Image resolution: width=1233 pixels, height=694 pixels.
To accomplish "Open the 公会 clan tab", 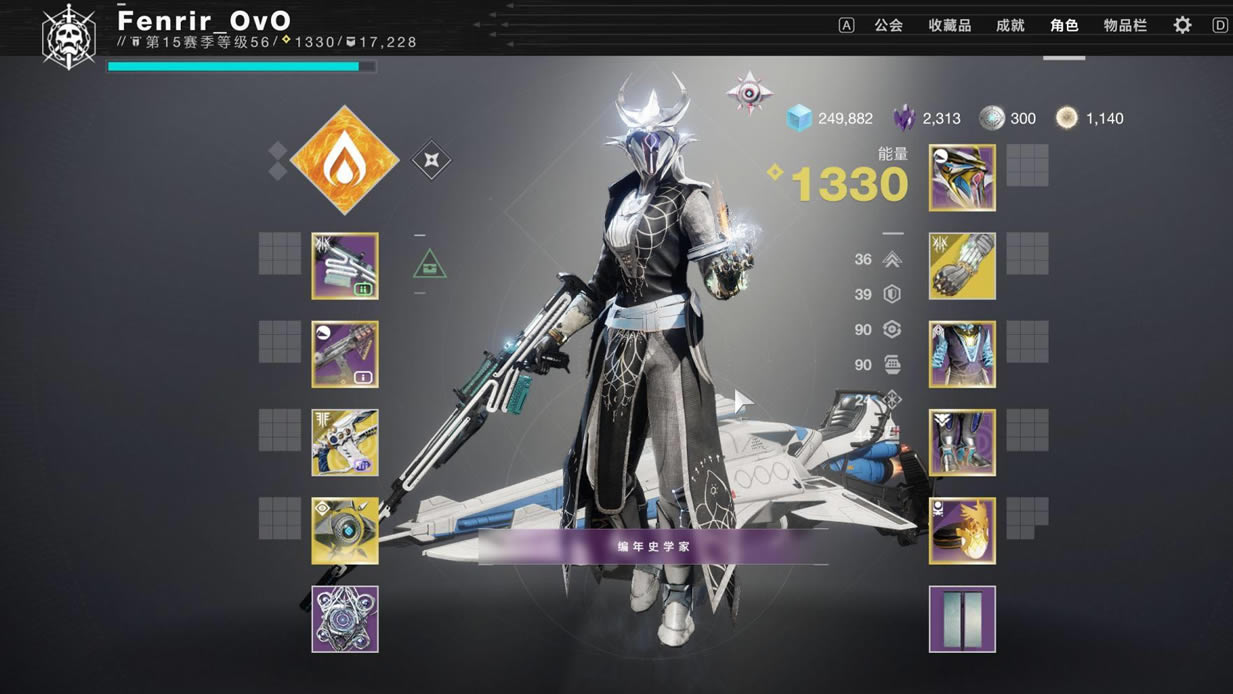I will (x=888, y=26).
